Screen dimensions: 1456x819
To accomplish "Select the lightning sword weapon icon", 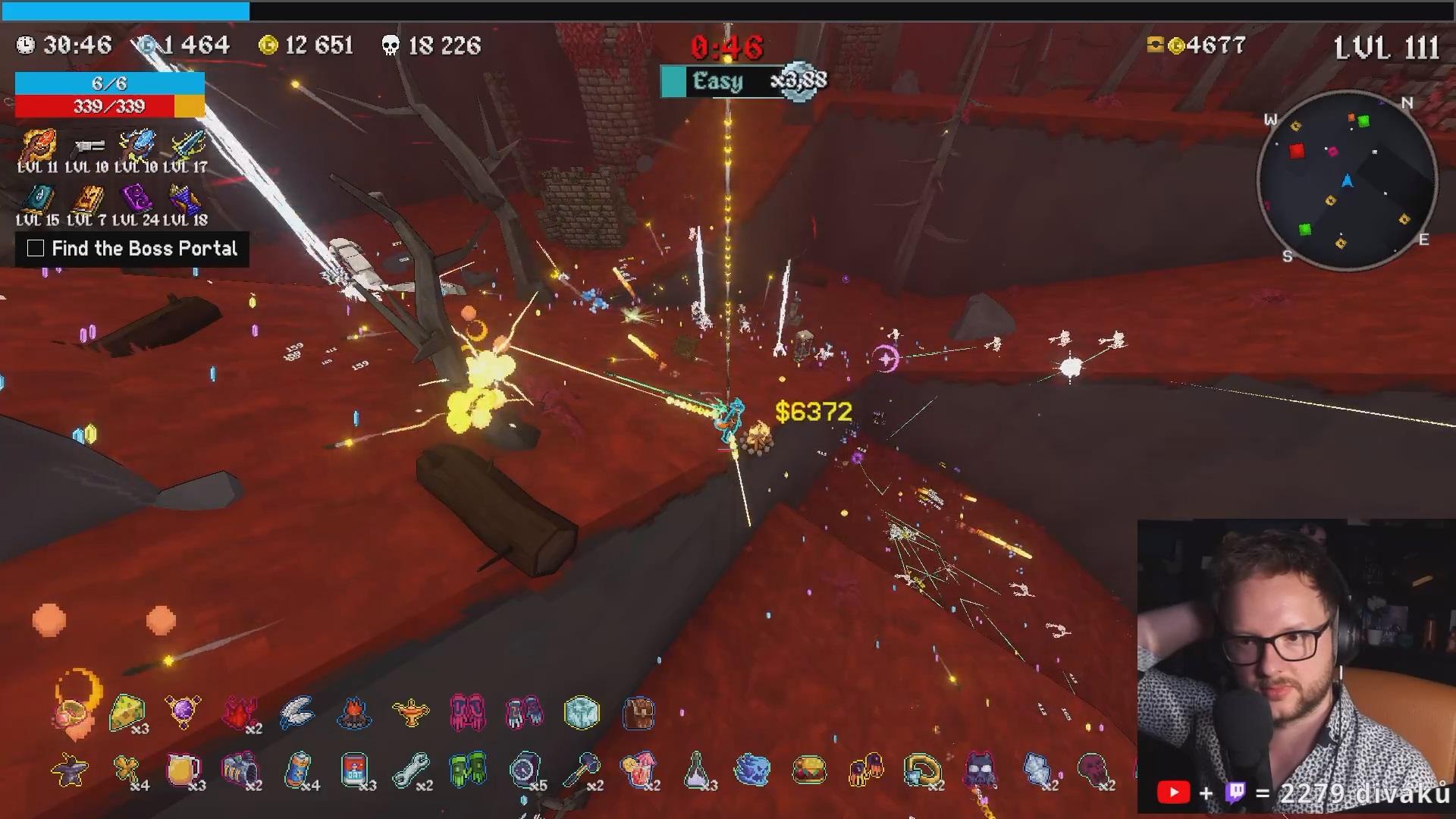I will pos(187,144).
